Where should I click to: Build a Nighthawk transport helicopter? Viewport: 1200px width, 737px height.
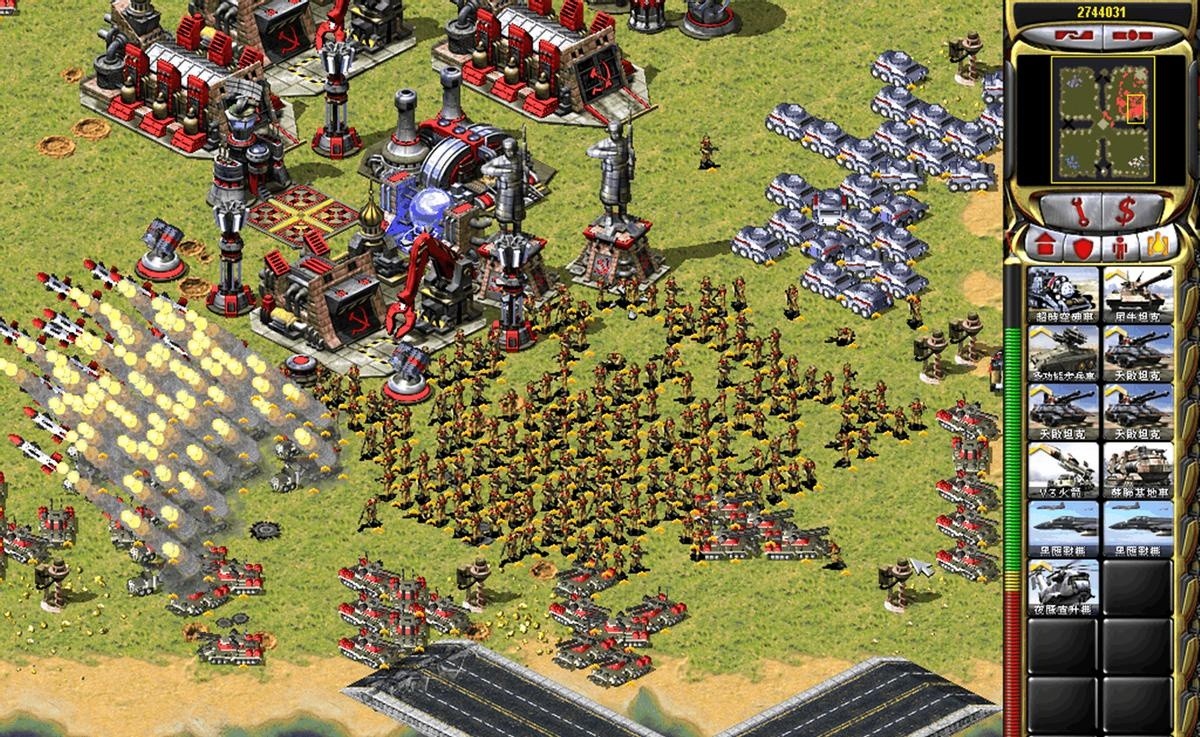[x=1062, y=586]
